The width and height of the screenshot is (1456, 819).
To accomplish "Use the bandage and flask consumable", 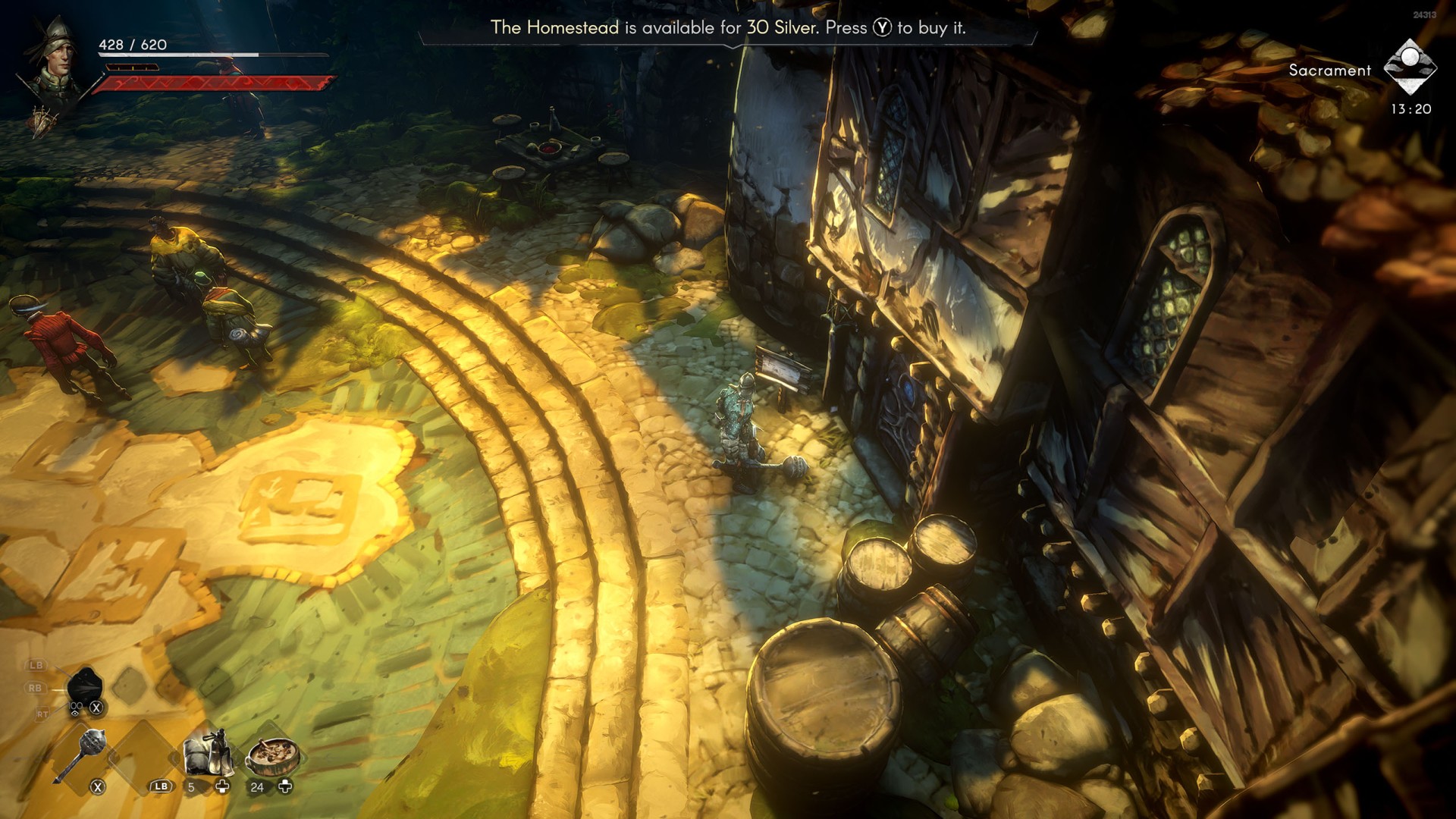I will pyautogui.click(x=206, y=752).
